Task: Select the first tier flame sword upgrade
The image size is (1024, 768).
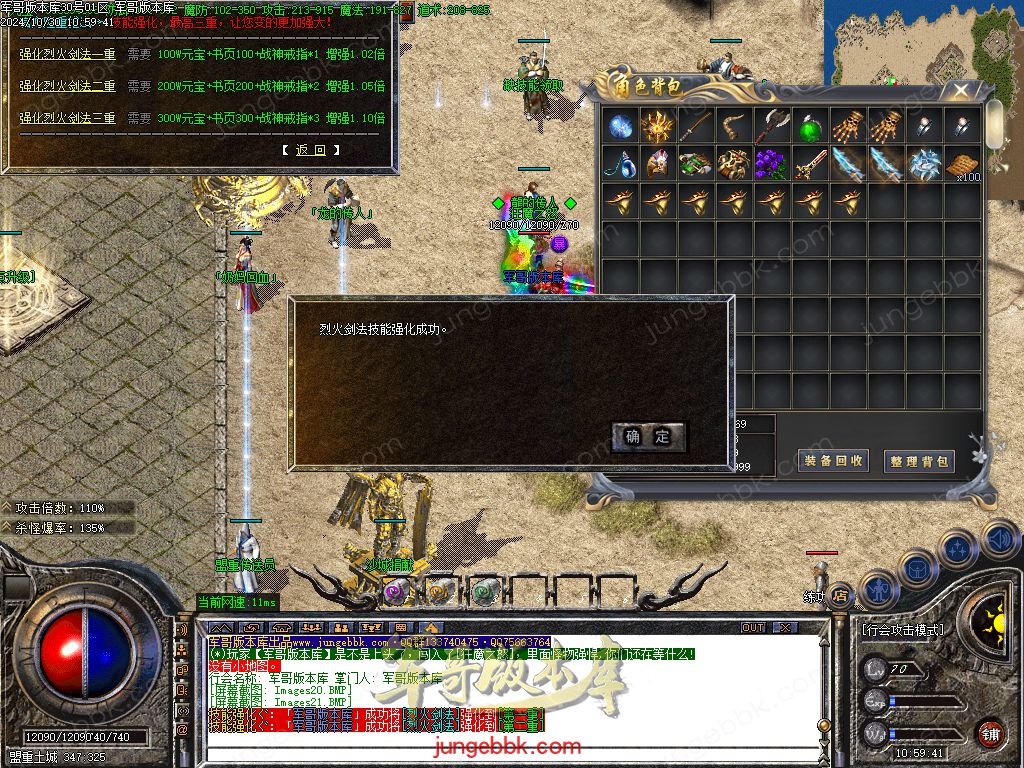Action: tap(68, 55)
